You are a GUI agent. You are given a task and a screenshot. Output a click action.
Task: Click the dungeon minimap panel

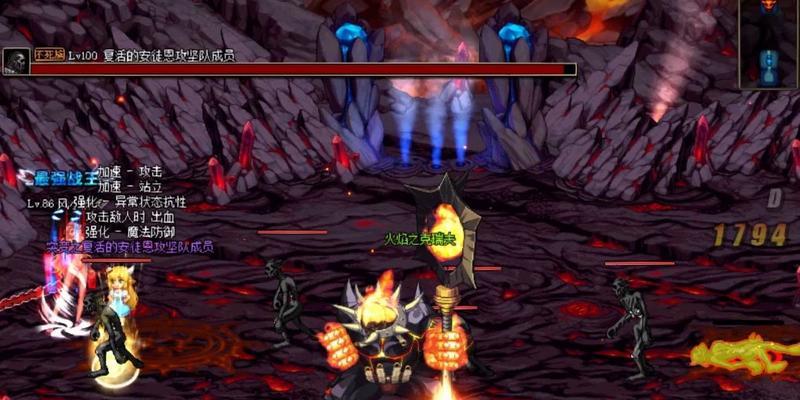click(769, 44)
